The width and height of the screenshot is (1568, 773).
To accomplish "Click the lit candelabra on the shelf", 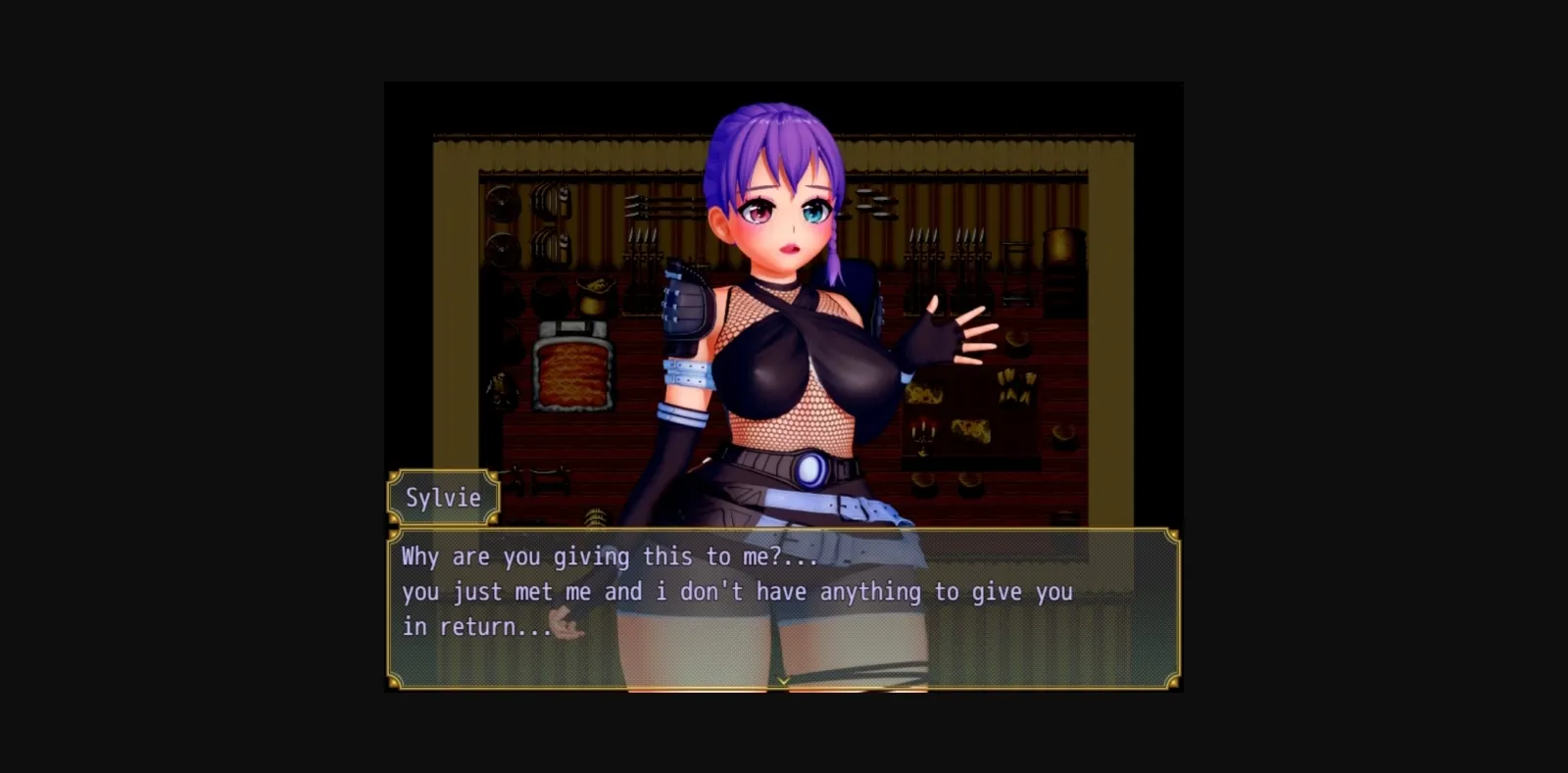I will (922, 434).
